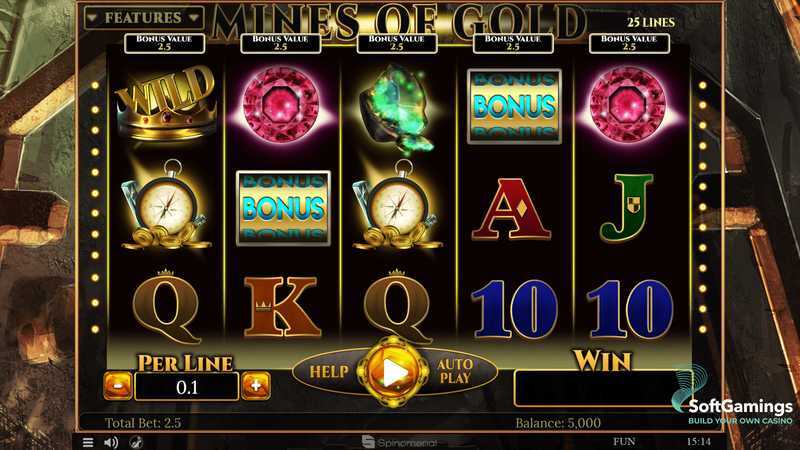Open the hamburger menu icon
The height and width of the screenshot is (450, 800).
88,441
